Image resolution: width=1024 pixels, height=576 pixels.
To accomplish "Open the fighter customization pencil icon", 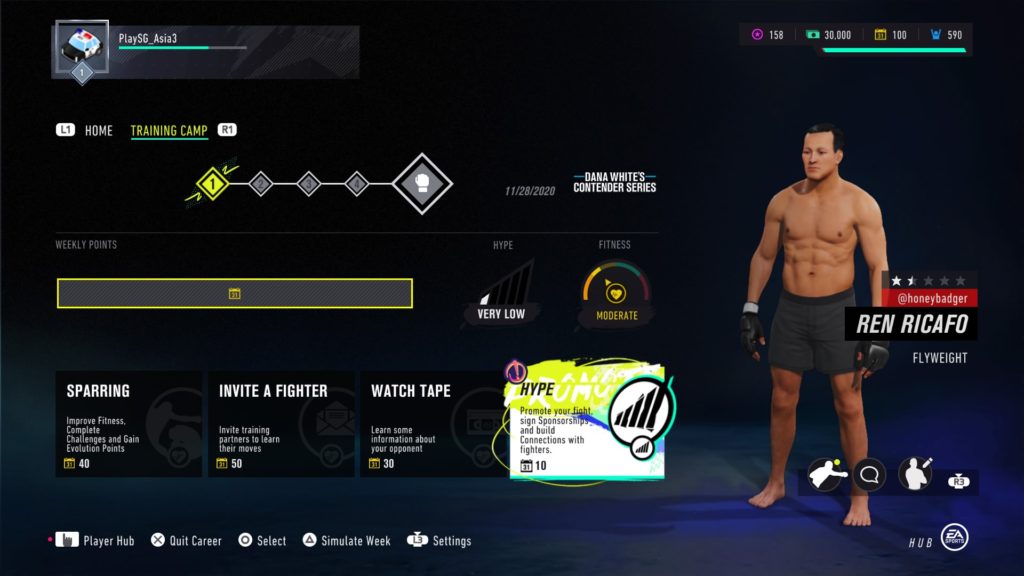I will click(x=915, y=474).
